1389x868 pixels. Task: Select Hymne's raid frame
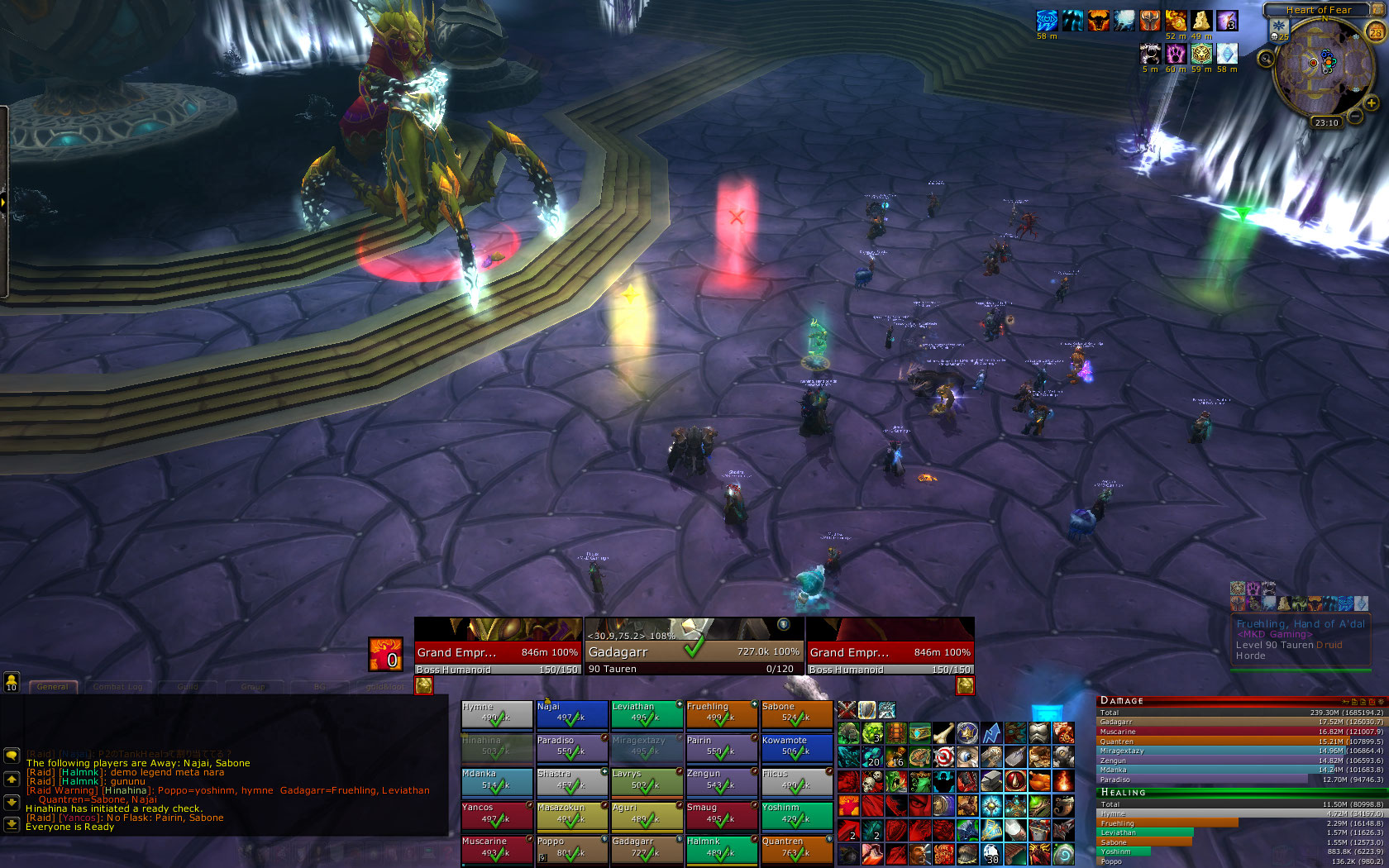496,714
